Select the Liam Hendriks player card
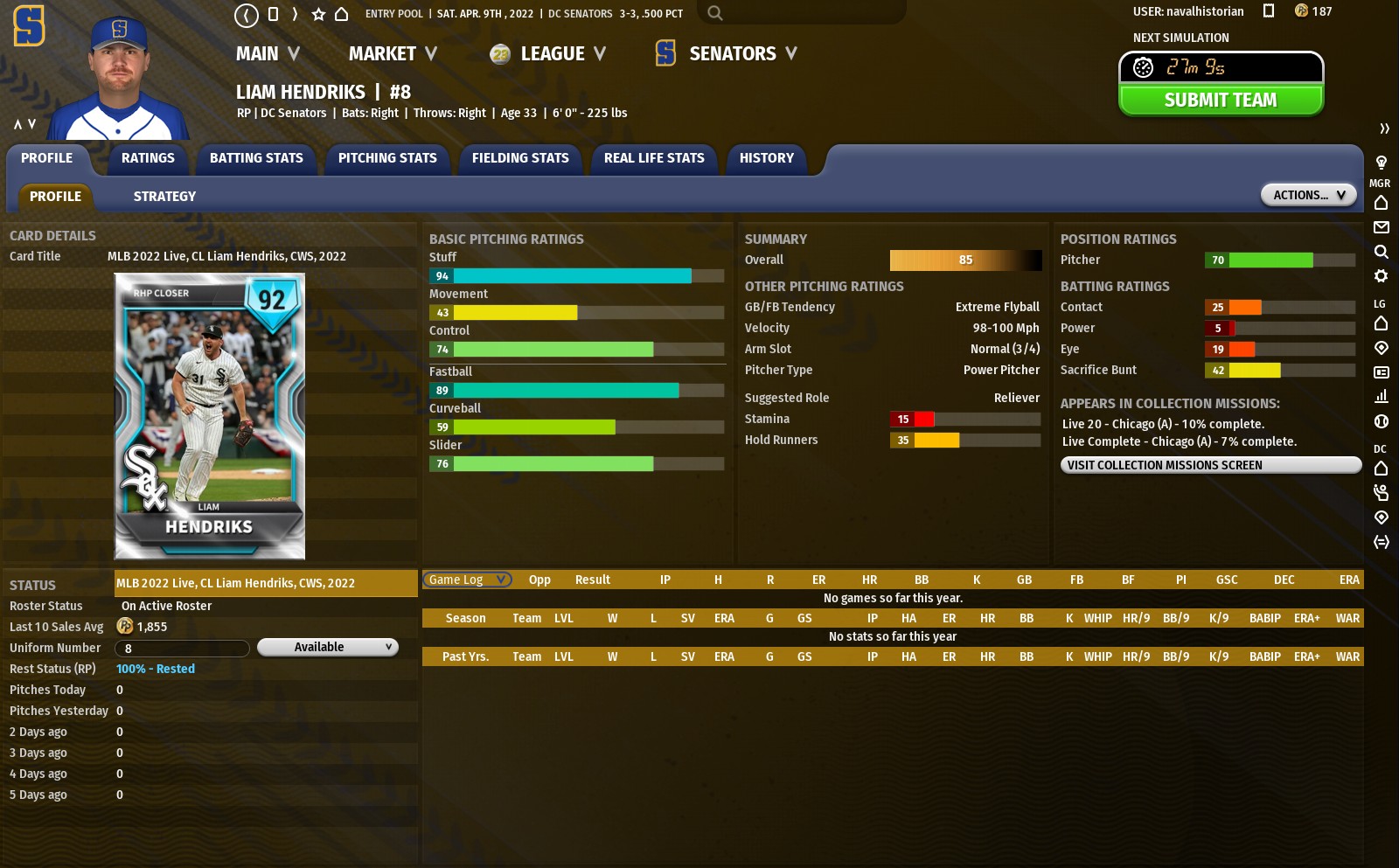This screenshot has width=1399, height=868. tap(210, 416)
